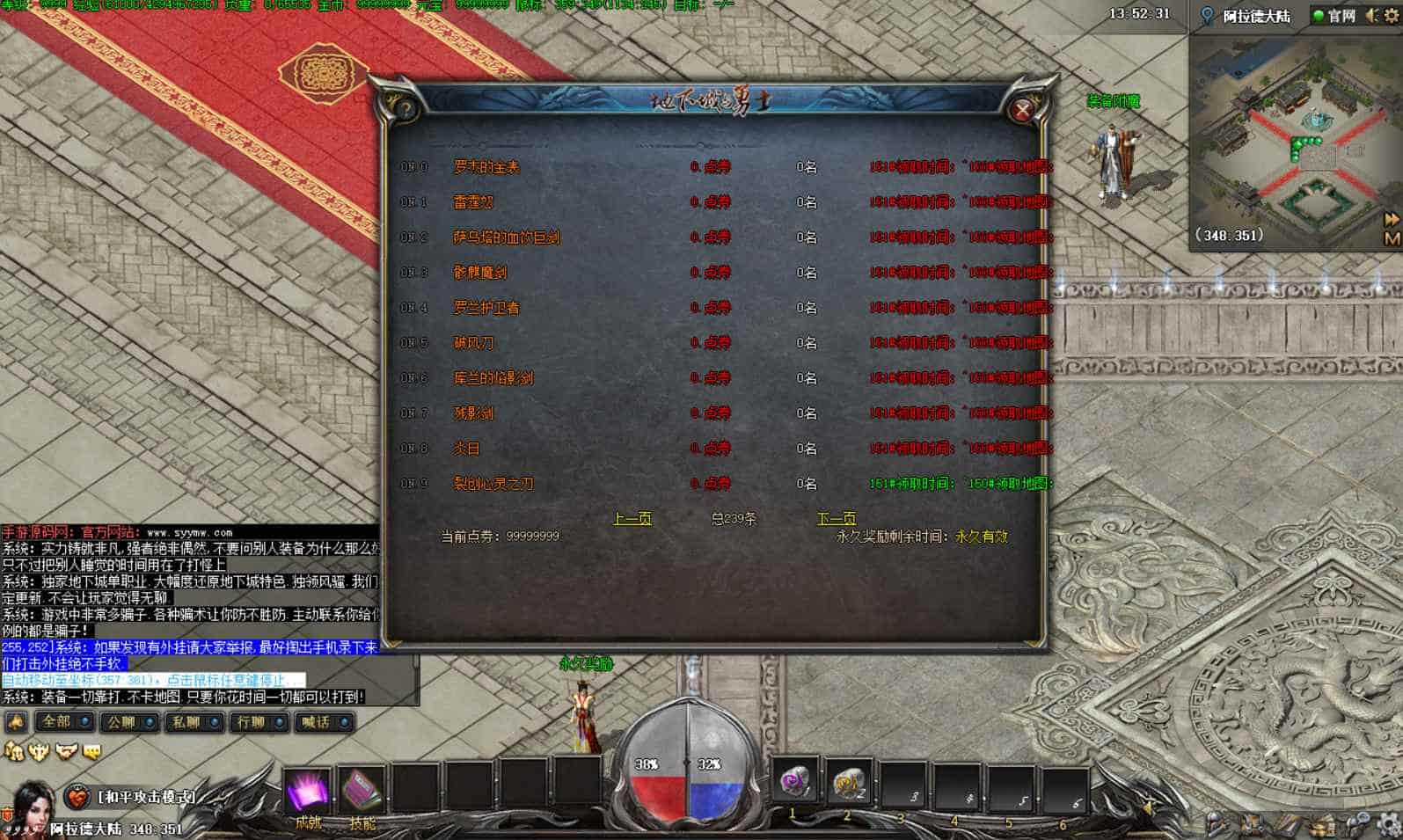The image size is (1403, 840).
Task: Select the 库兰的焰影剑 entry
Action: coord(493,378)
